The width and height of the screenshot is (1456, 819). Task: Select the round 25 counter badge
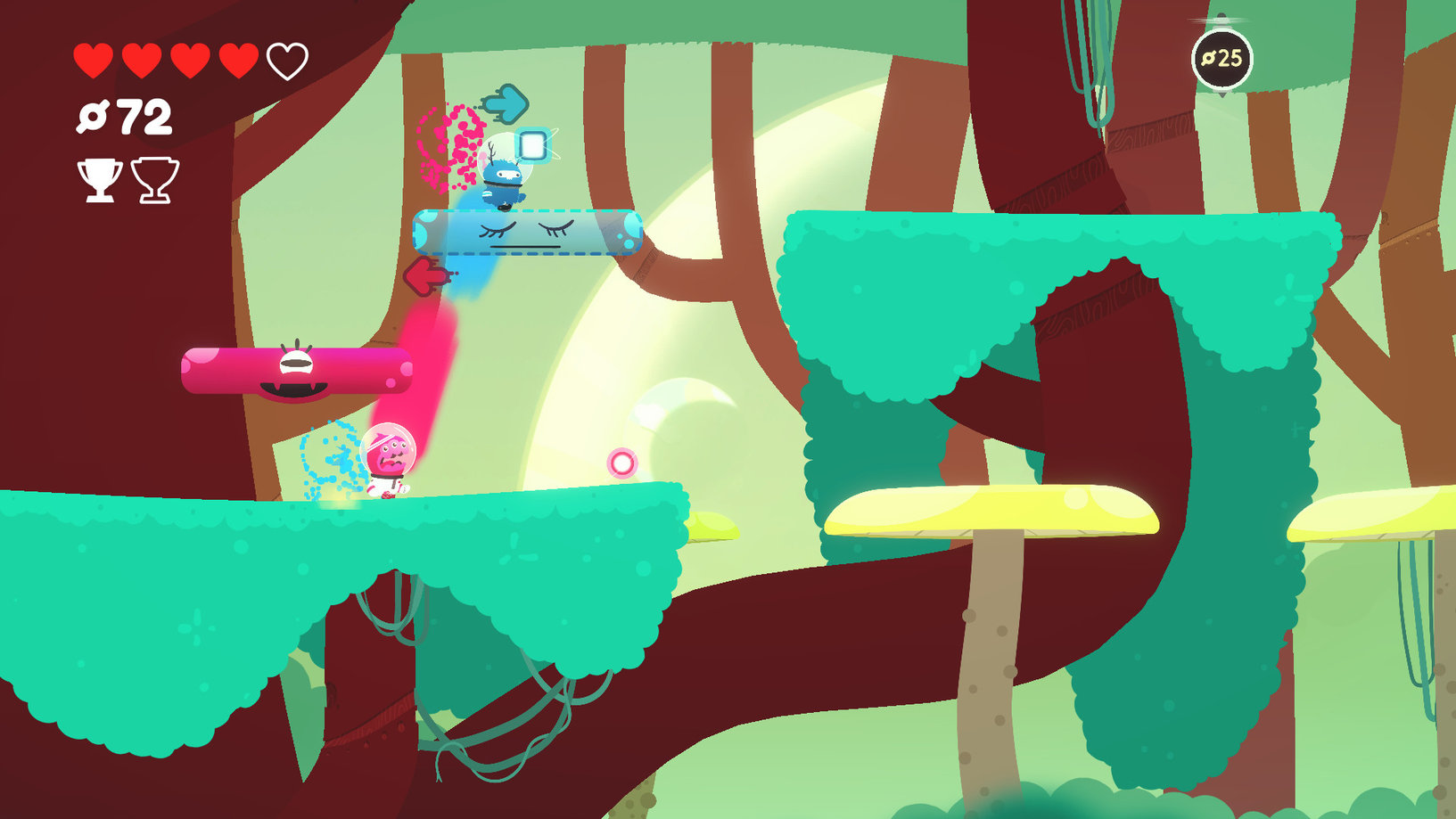point(1222,59)
